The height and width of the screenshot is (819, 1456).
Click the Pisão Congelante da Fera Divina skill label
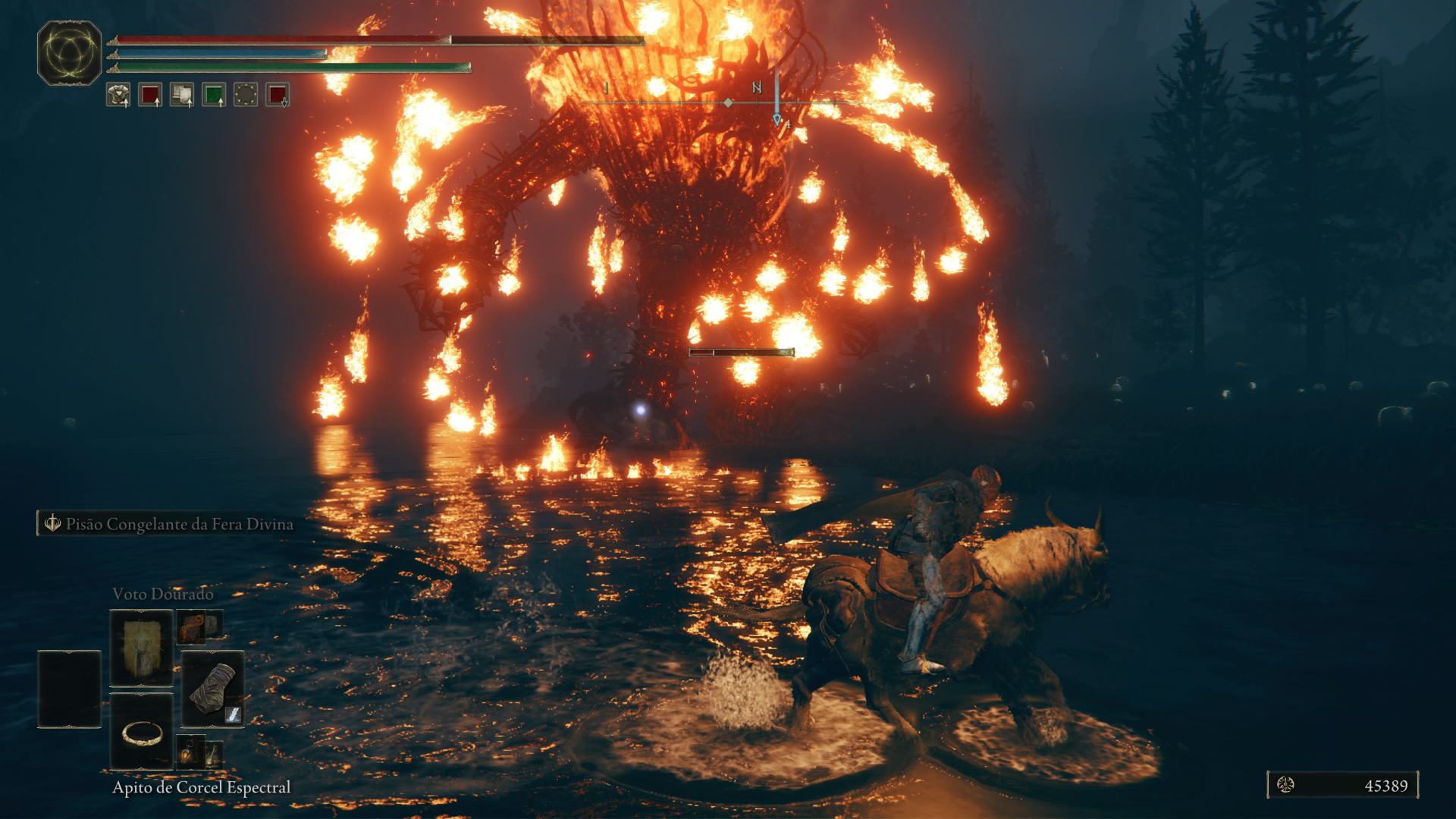pos(179,524)
